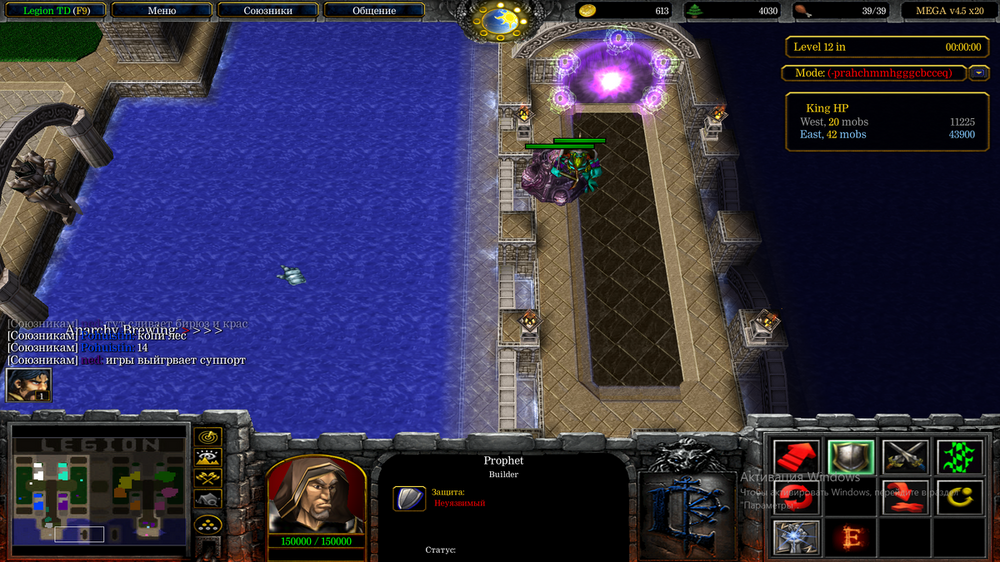
Task: Open the Общение chat log
Action: coord(374,11)
